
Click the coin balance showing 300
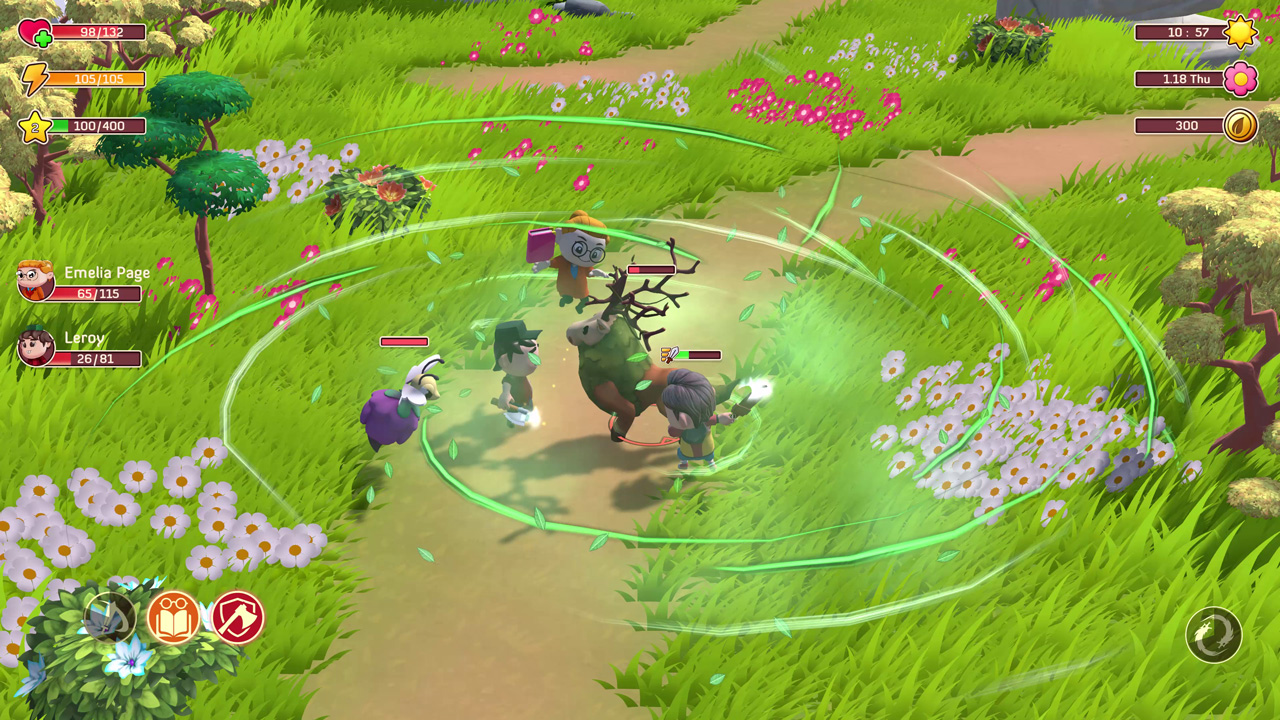click(x=1184, y=125)
